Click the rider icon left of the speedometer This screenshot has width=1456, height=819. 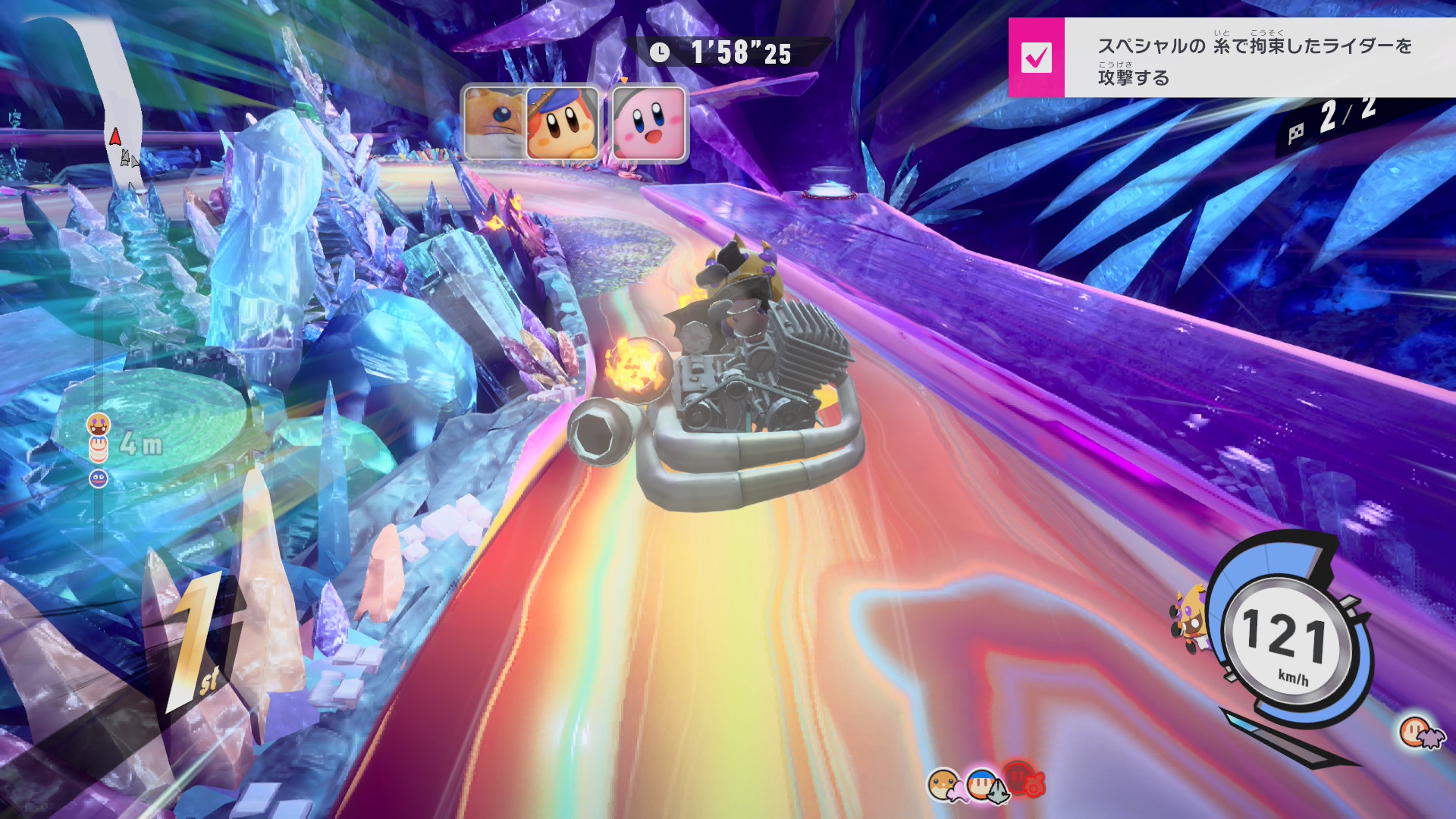pyautogui.click(x=1188, y=618)
